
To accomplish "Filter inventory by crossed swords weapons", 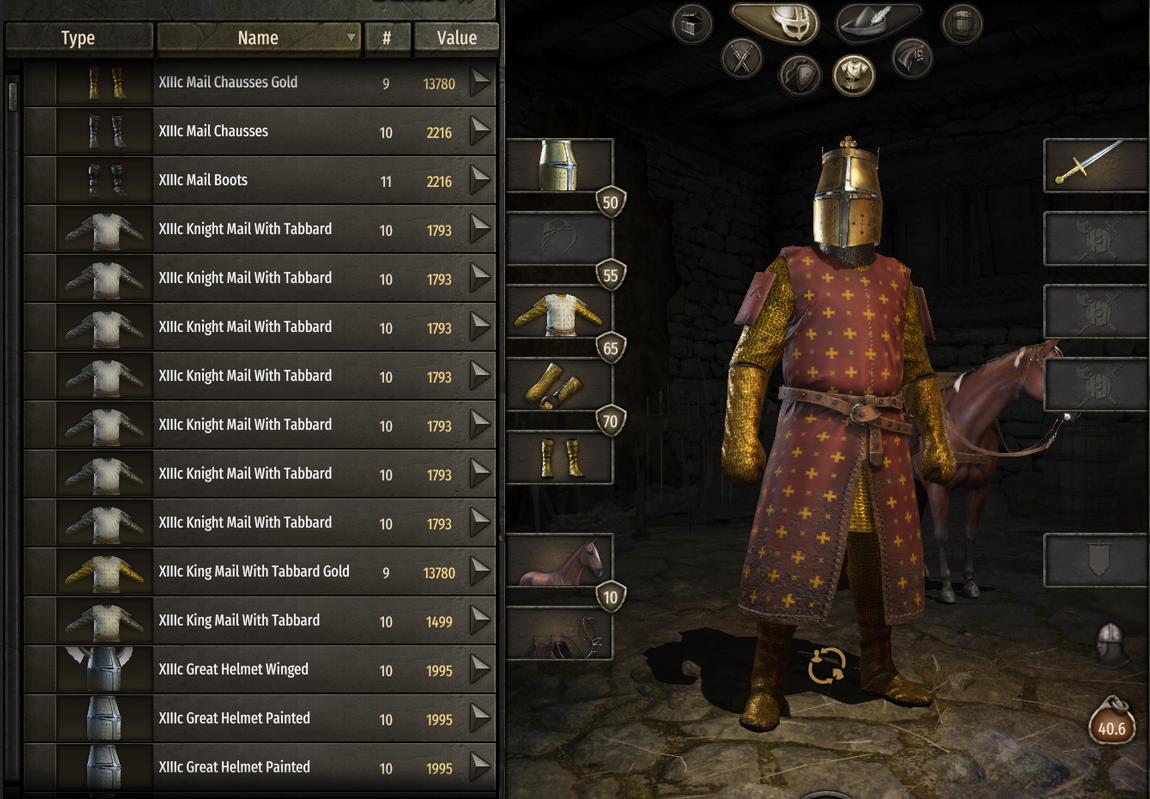I will (x=742, y=59).
